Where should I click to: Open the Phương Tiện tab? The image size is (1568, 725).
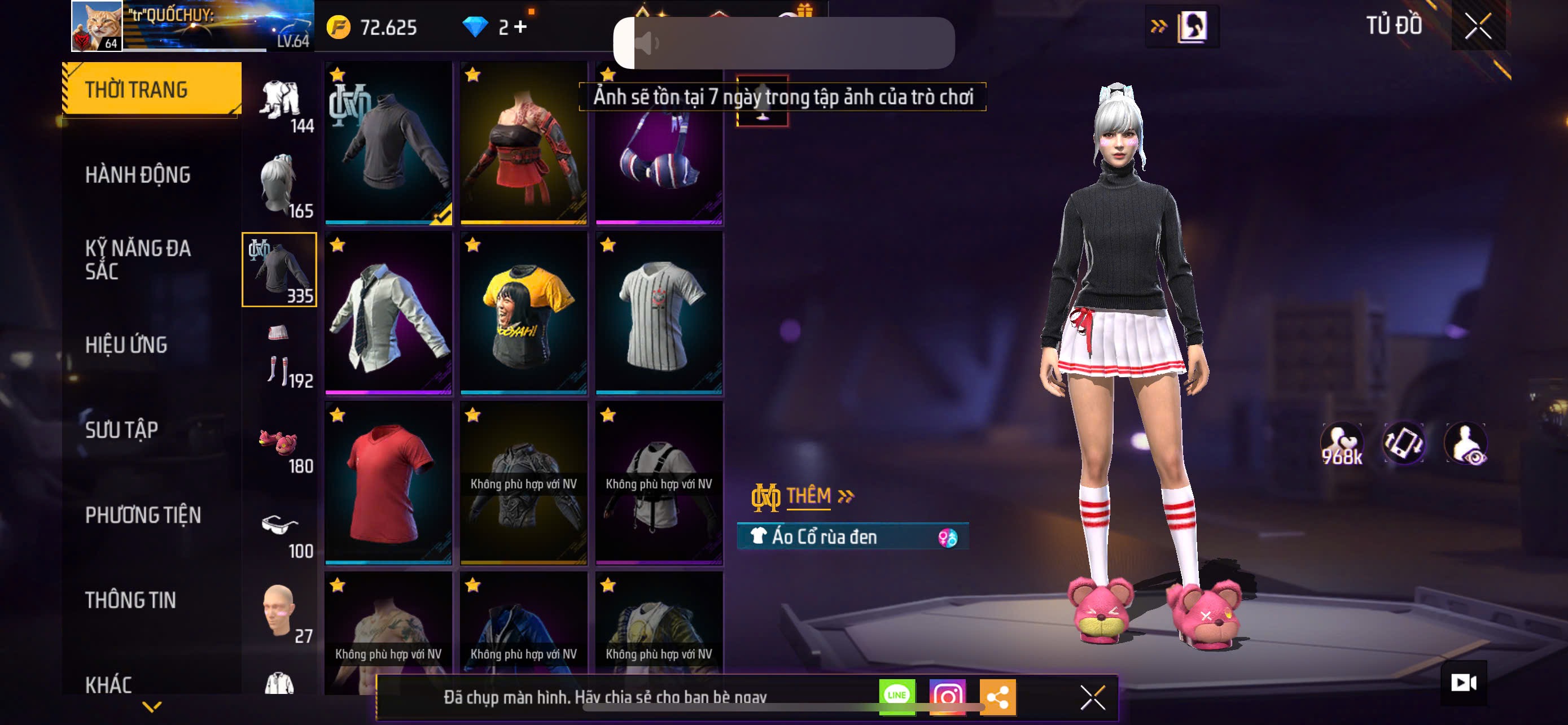pyautogui.click(x=143, y=515)
